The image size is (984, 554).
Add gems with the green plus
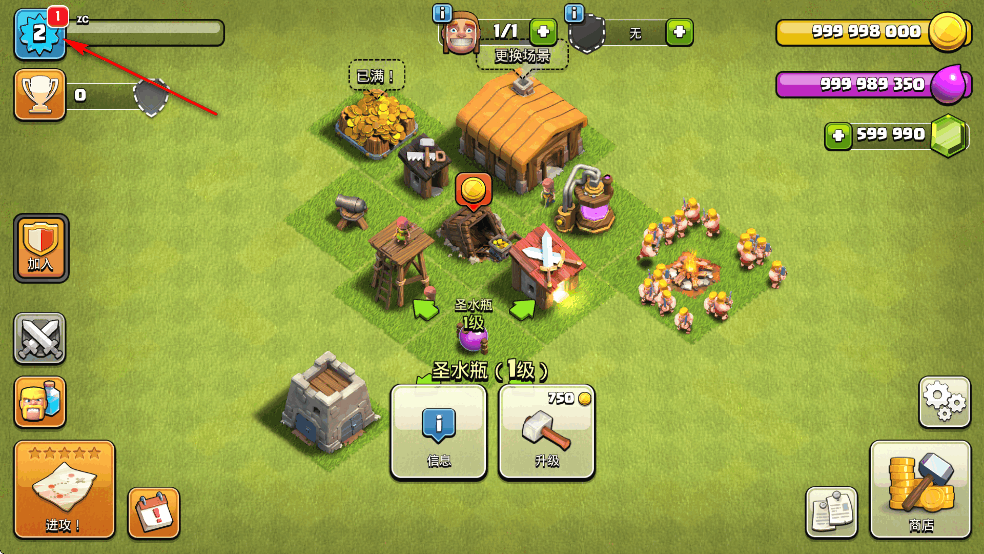838,136
